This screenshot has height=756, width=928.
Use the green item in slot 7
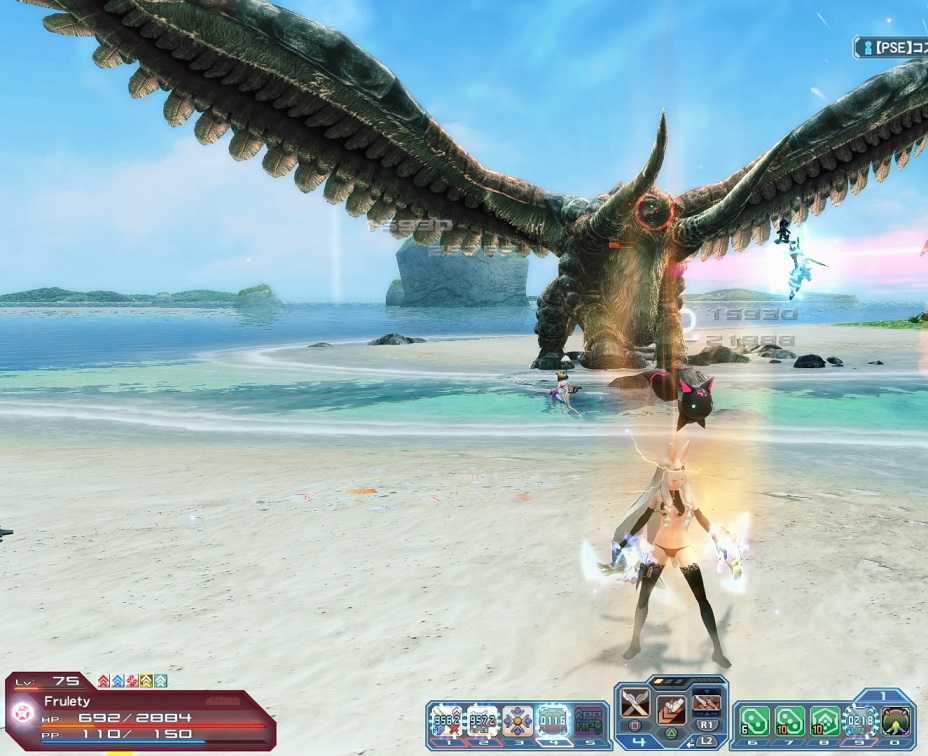coord(790,720)
